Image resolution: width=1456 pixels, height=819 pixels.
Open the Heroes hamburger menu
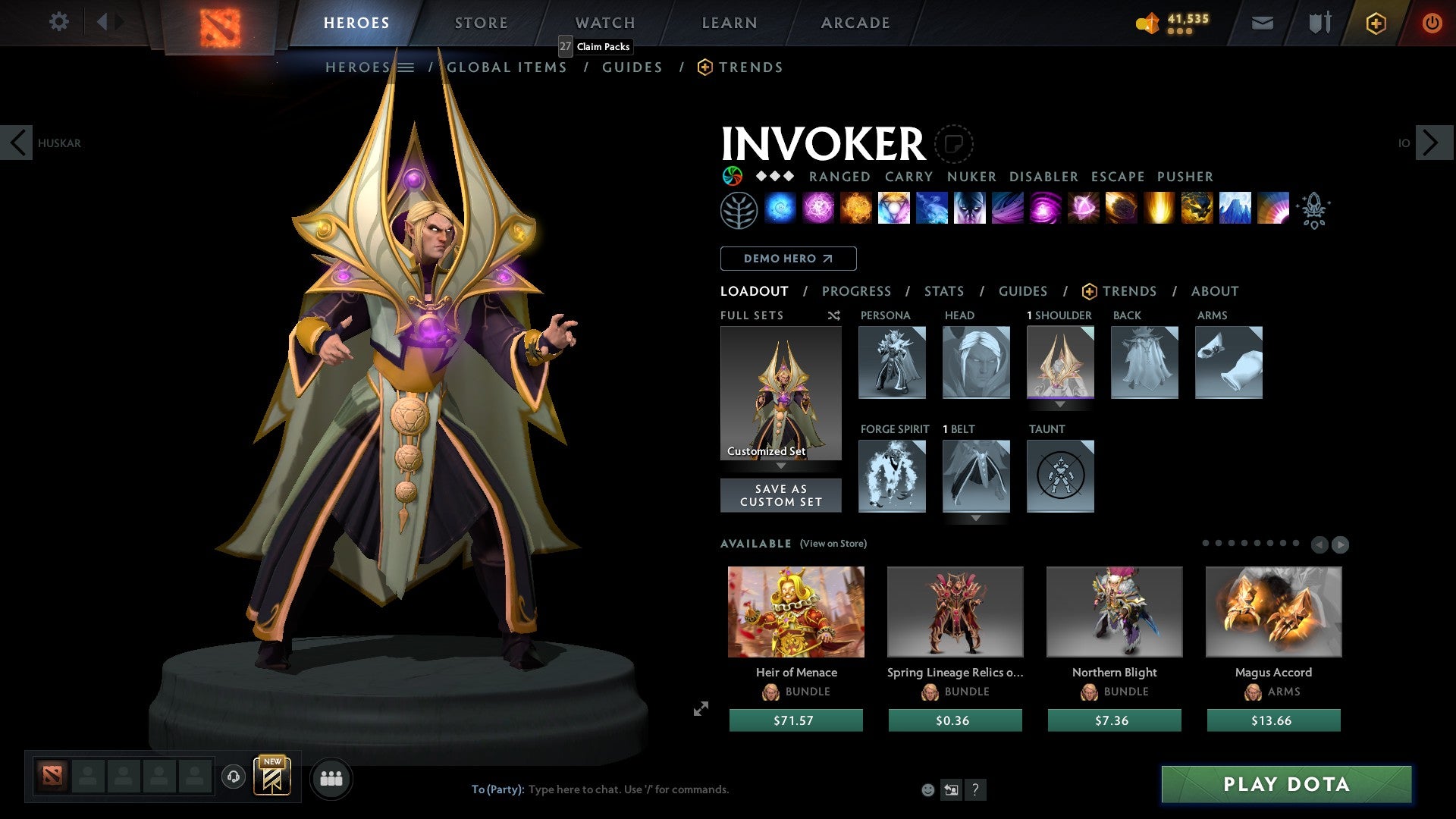coord(406,67)
